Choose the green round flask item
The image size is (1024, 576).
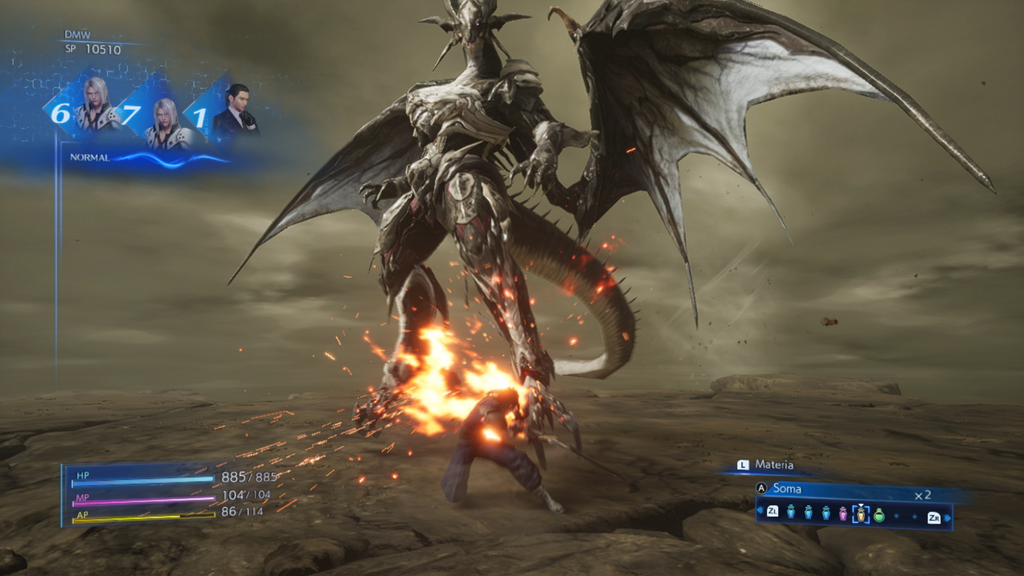tap(879, 514)
